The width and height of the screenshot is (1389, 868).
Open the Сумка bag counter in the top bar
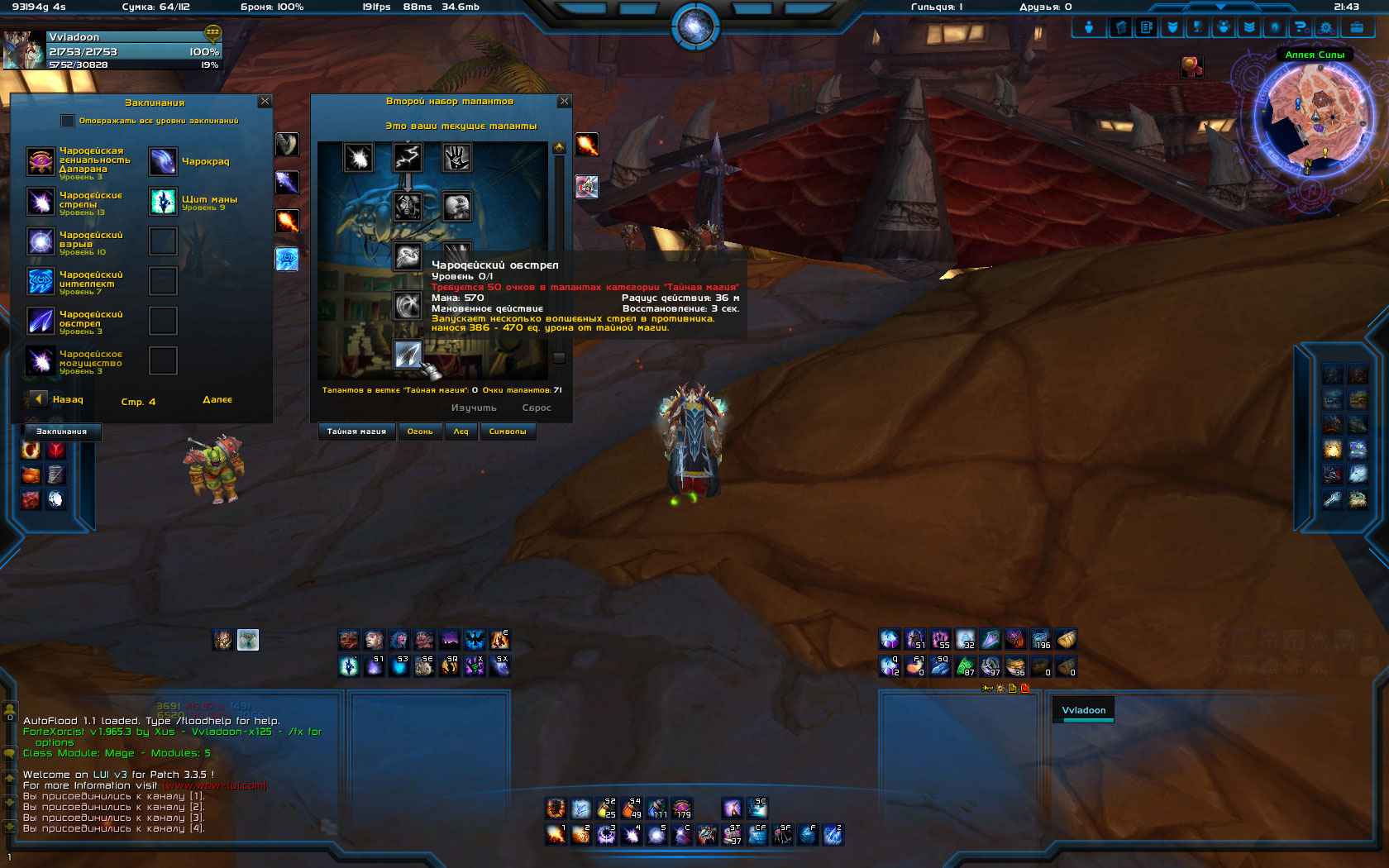click(155, 7)
